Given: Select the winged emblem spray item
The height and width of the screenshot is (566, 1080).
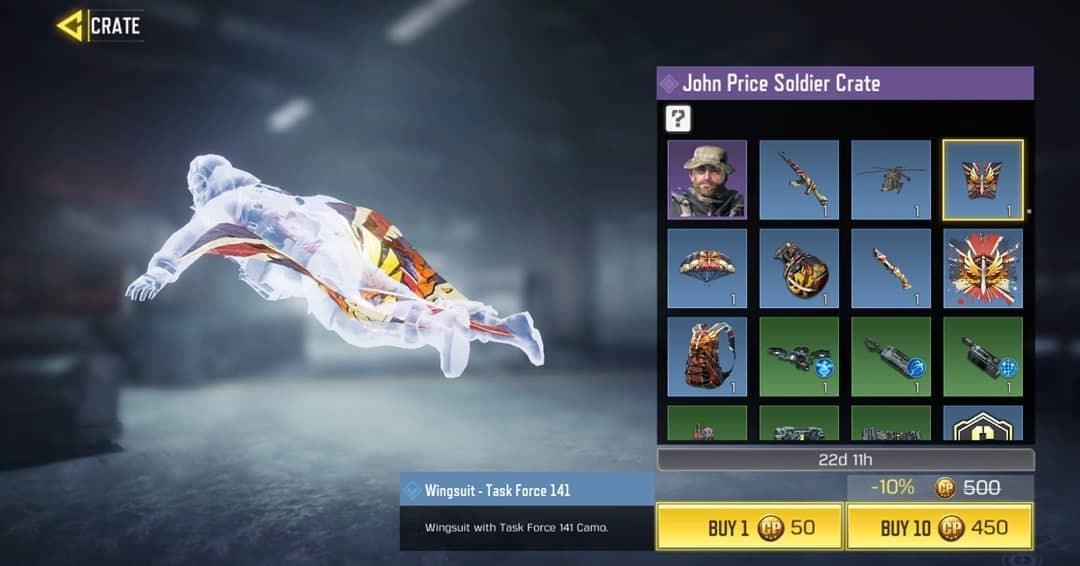Looking at the screenshot, I should [983, 268].
